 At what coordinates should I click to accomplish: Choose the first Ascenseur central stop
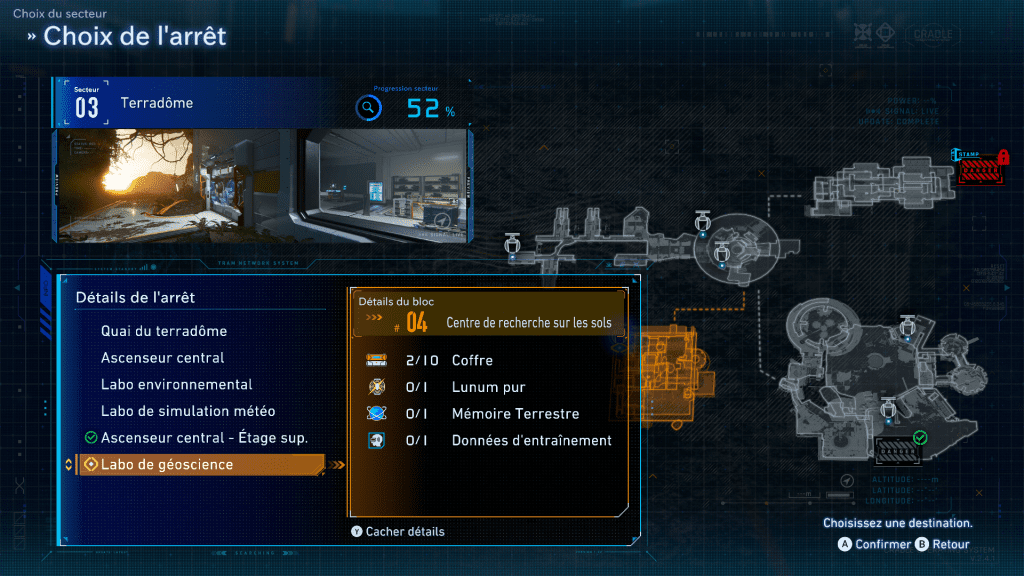pyautogui.click(x=162, y=358)
